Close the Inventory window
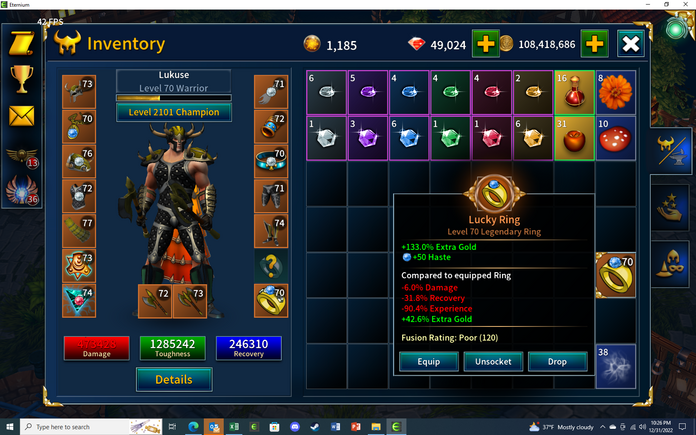Image resolution: width=696 pixels, height=435 pixels. coord(631,44)
